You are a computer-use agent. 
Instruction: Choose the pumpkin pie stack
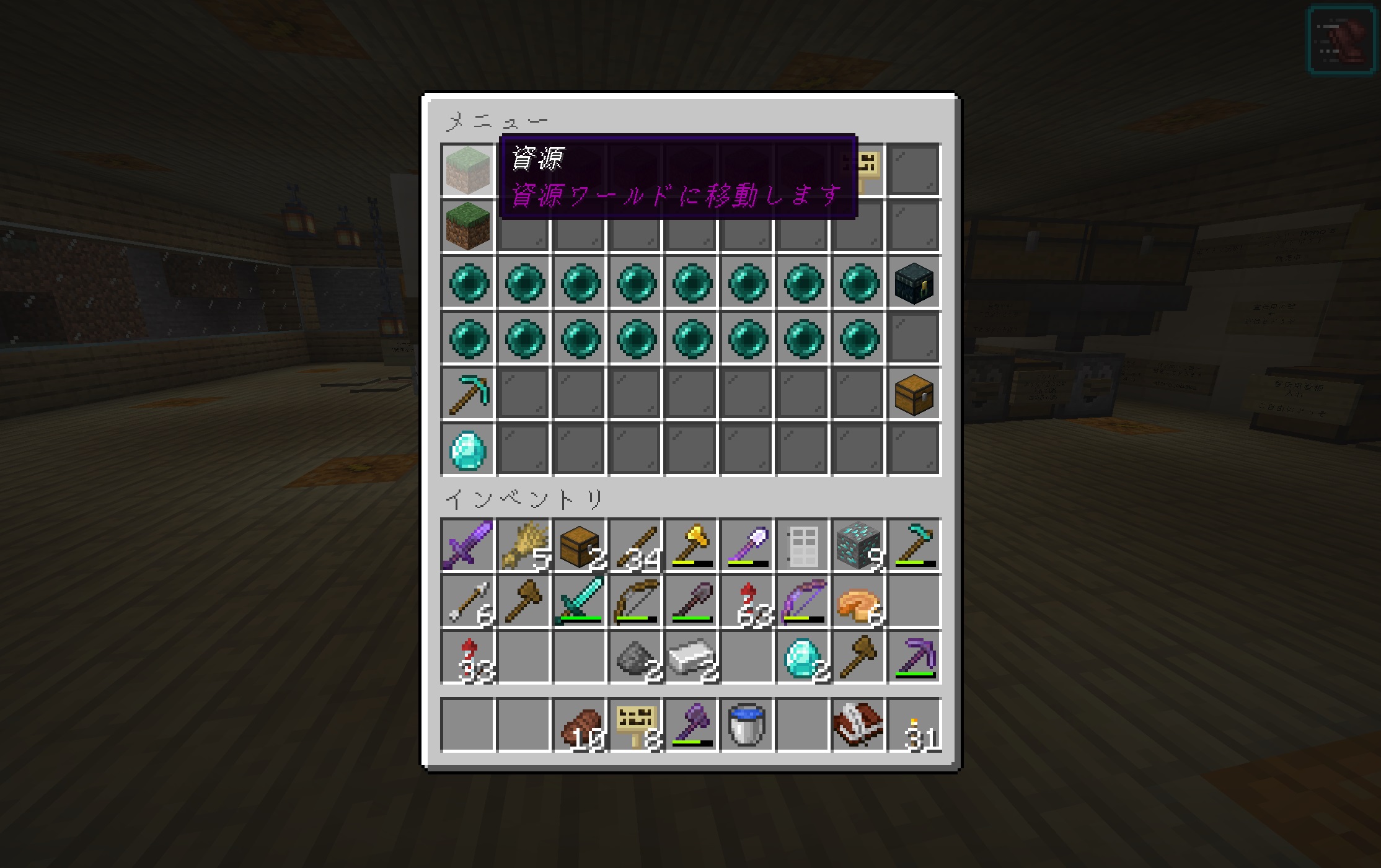click(x=858, y=601)
